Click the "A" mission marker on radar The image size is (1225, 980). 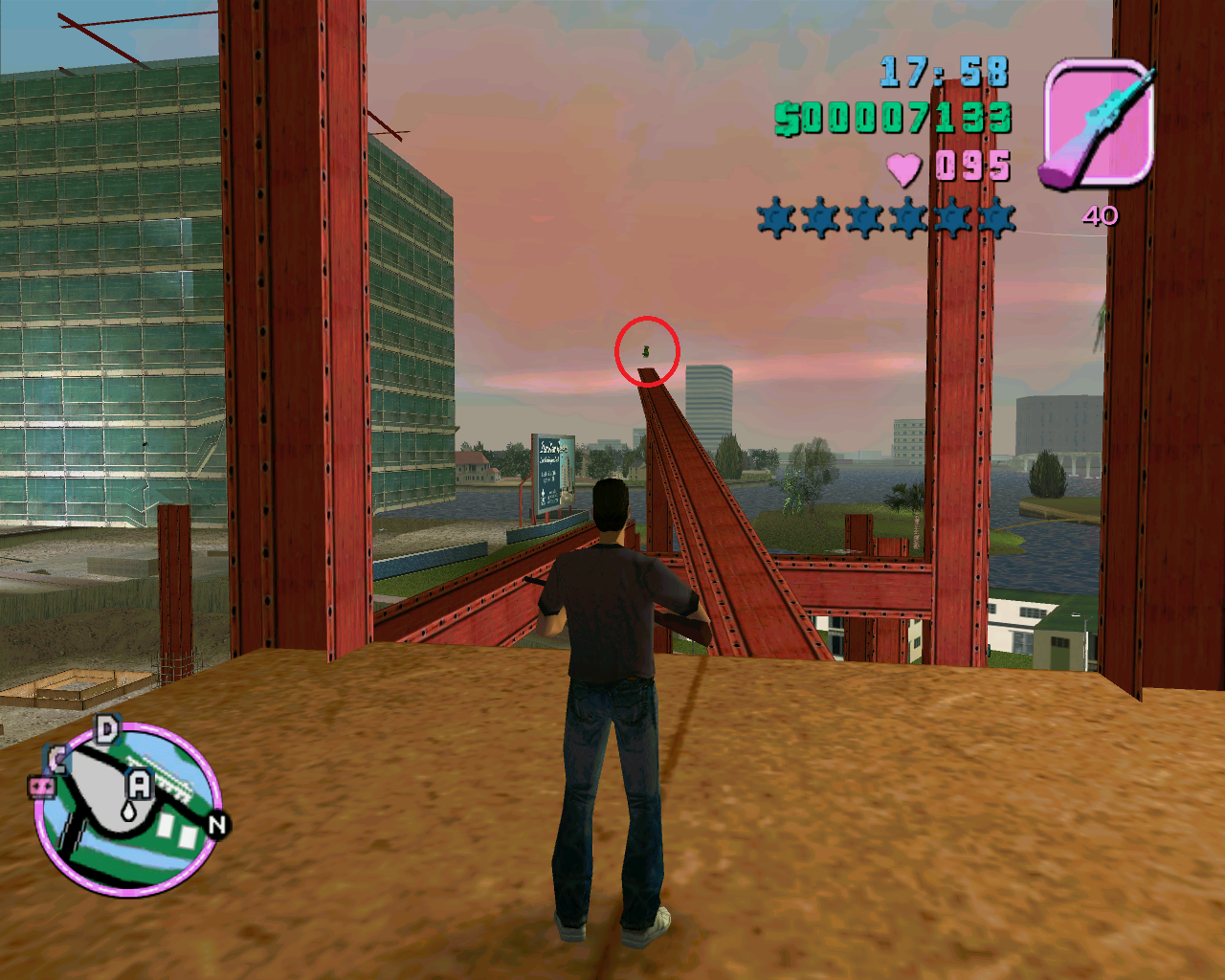pos(140,787)
